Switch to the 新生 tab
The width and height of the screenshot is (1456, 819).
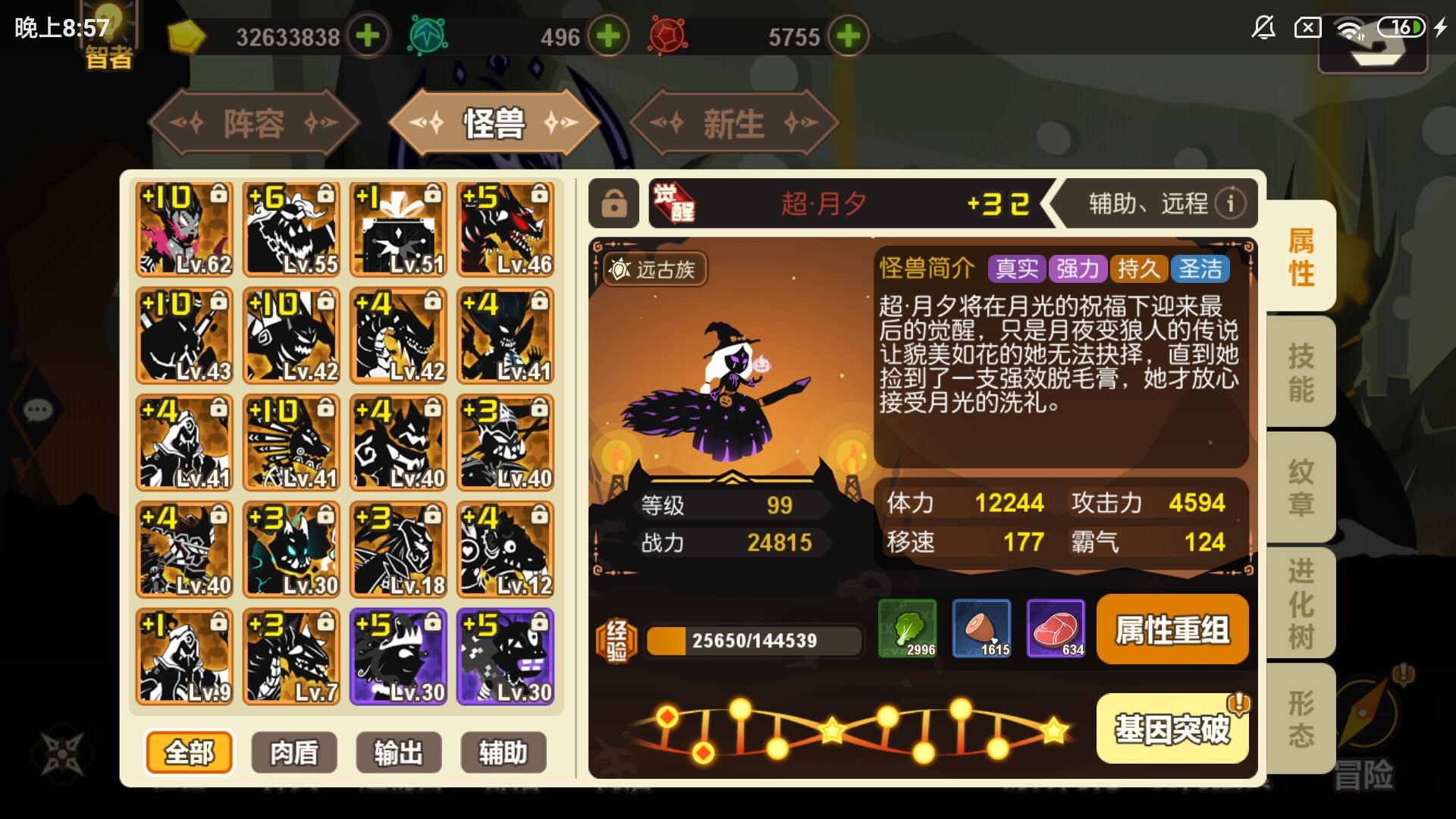click(733, 124)
